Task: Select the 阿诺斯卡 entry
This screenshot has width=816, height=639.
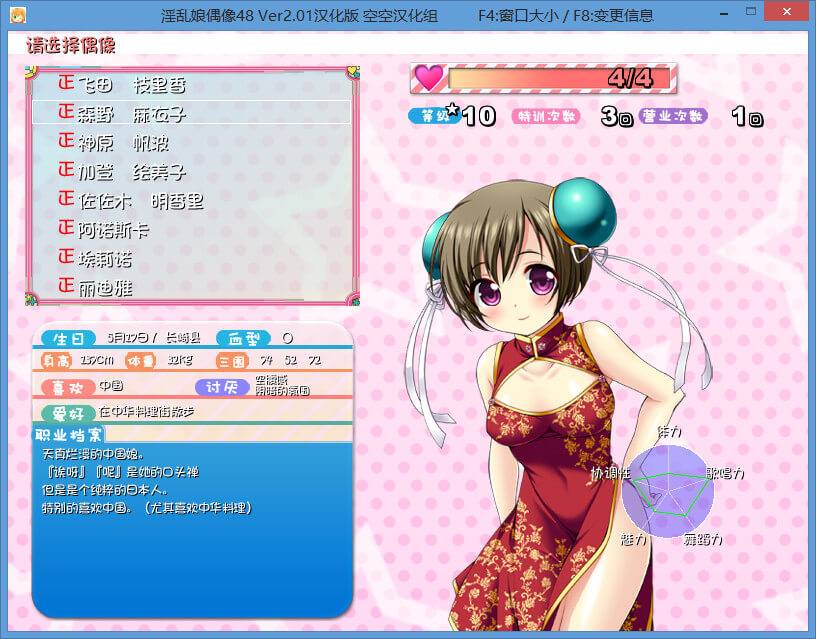Action: (115, 230)
